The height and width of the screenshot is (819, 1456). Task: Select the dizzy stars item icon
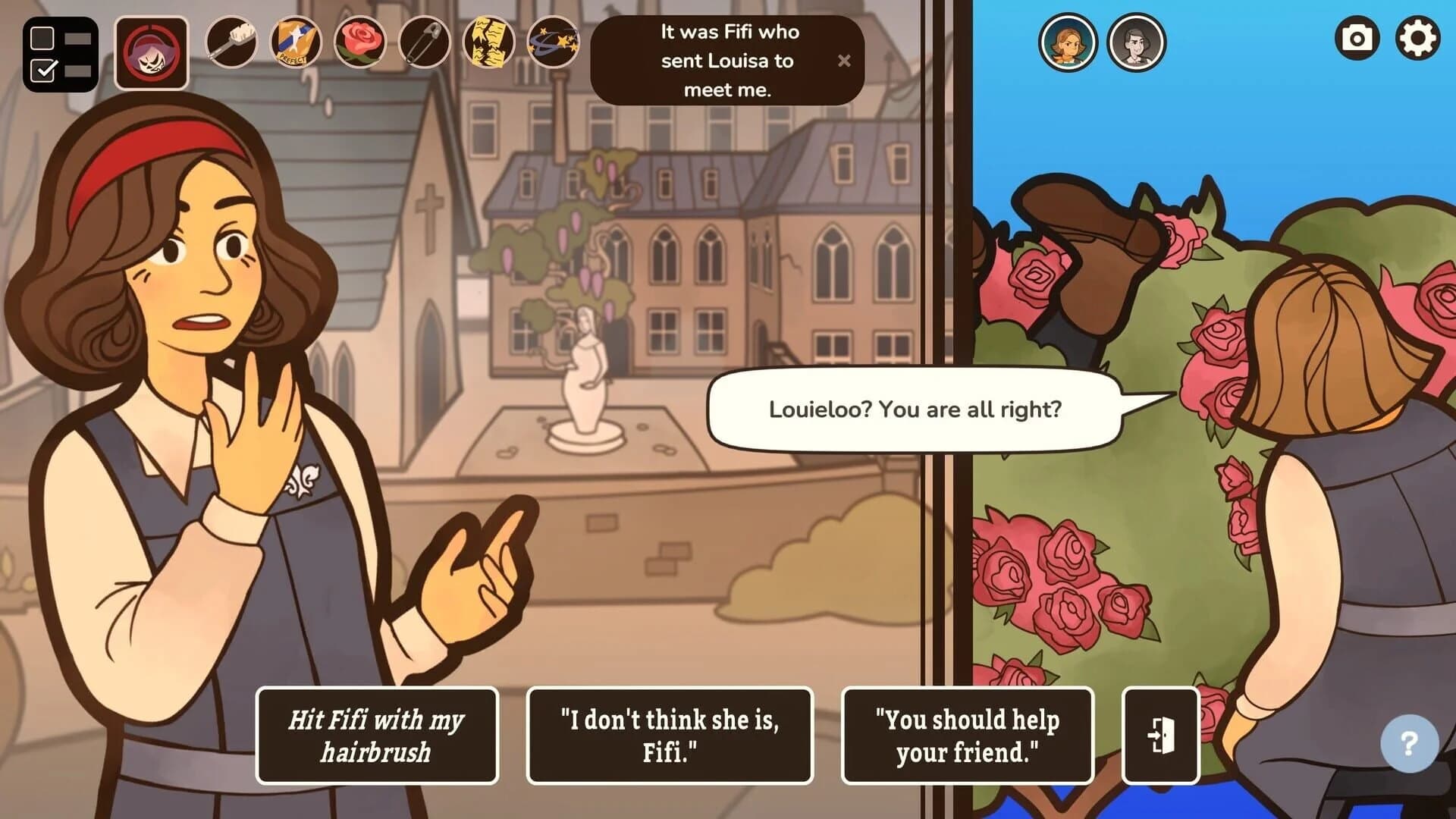coord(554,43)
